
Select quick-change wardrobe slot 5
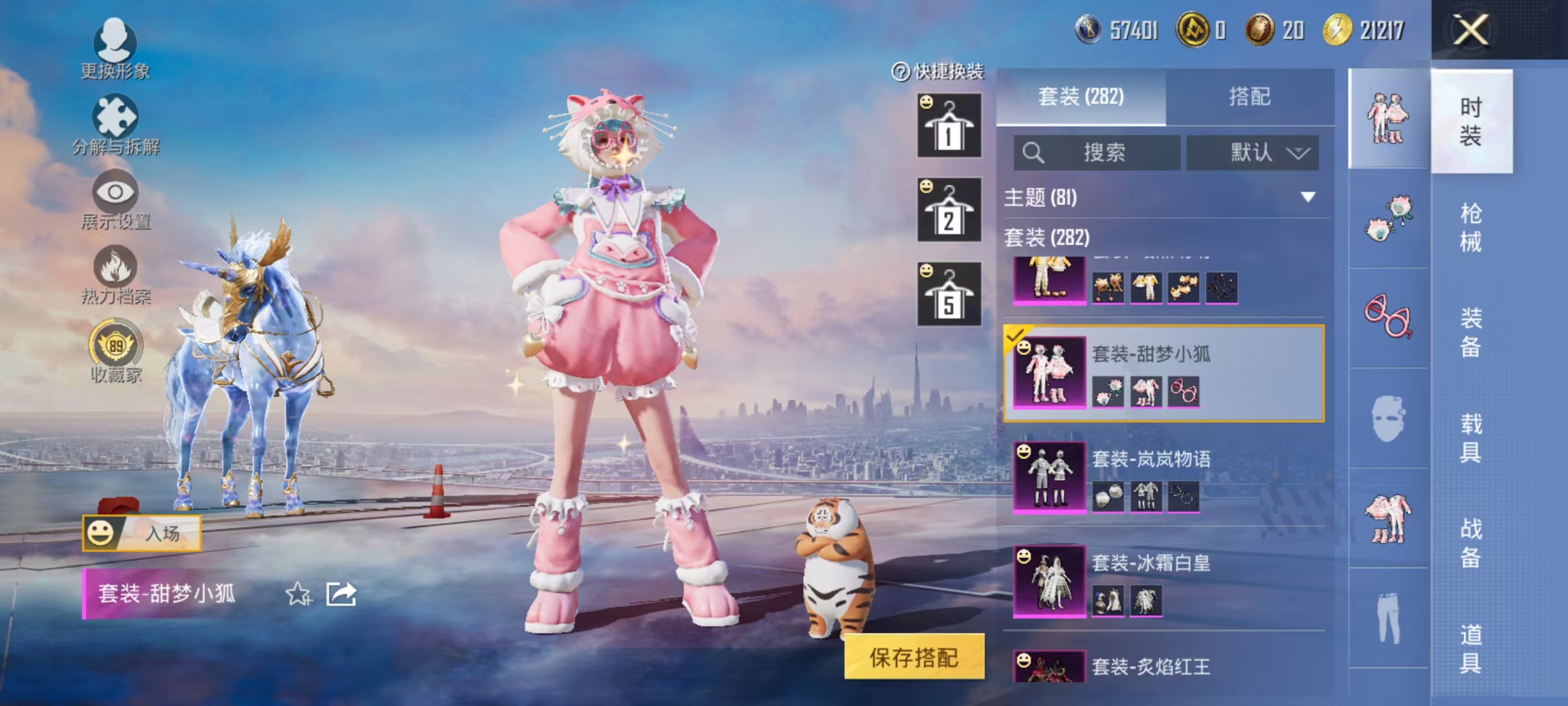point(949,294)
